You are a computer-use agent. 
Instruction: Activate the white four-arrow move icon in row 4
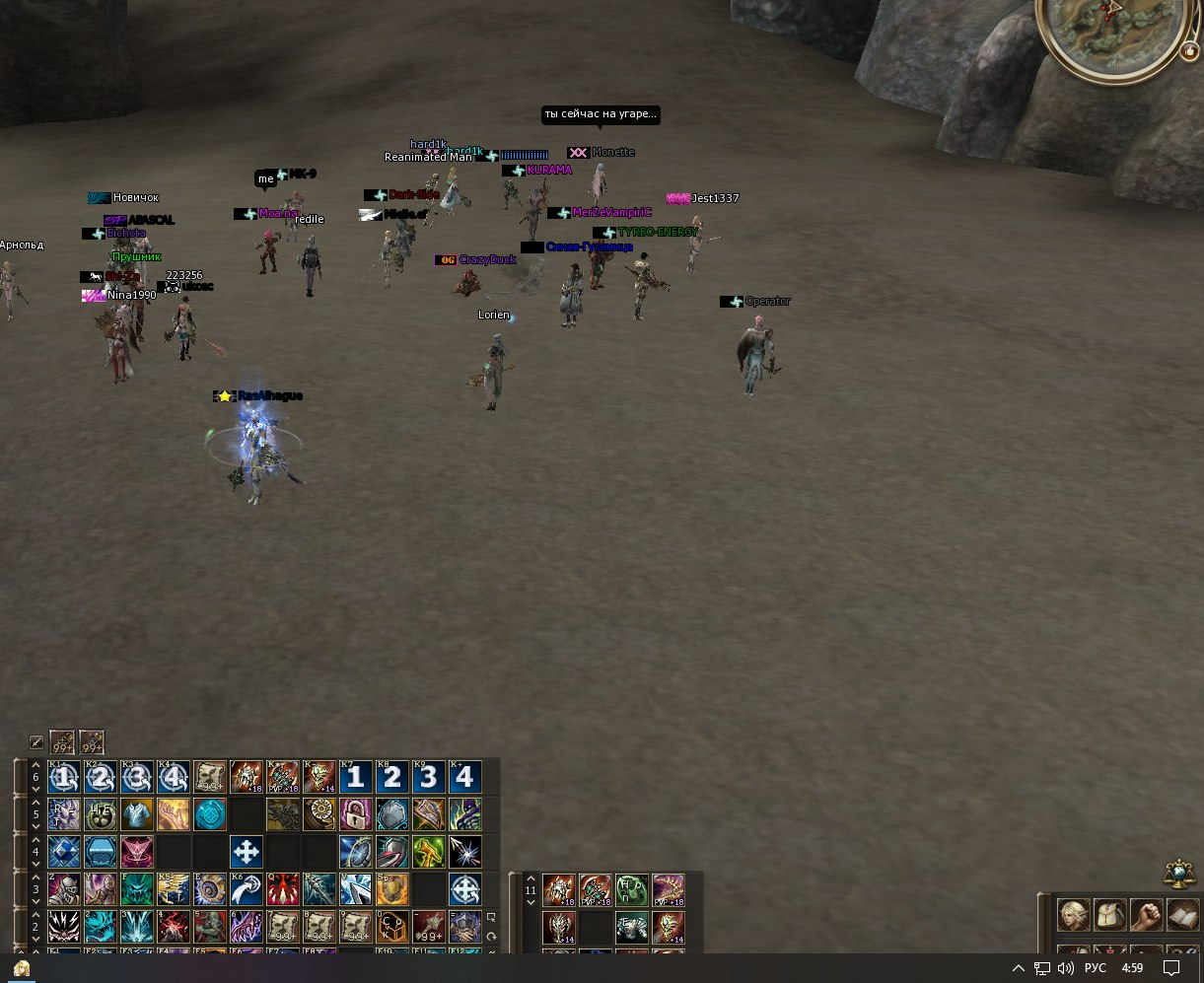pyautogui.click(x=246, y=852)
